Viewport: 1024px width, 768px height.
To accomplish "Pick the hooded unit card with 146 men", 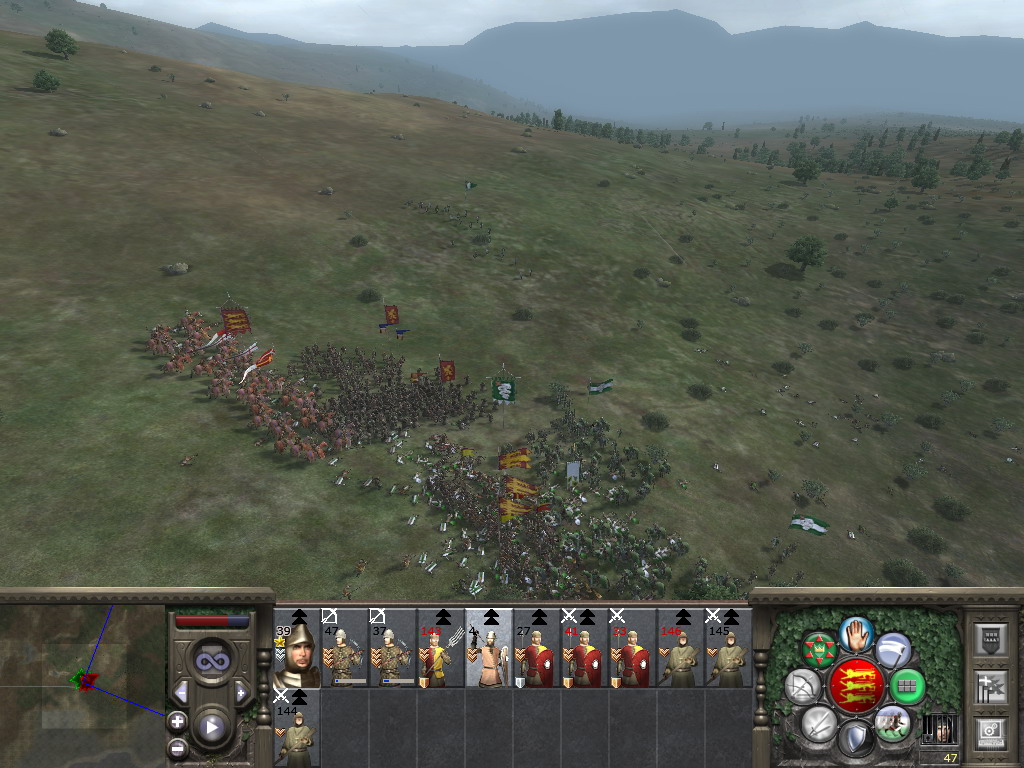I will [x=680, y=649].
